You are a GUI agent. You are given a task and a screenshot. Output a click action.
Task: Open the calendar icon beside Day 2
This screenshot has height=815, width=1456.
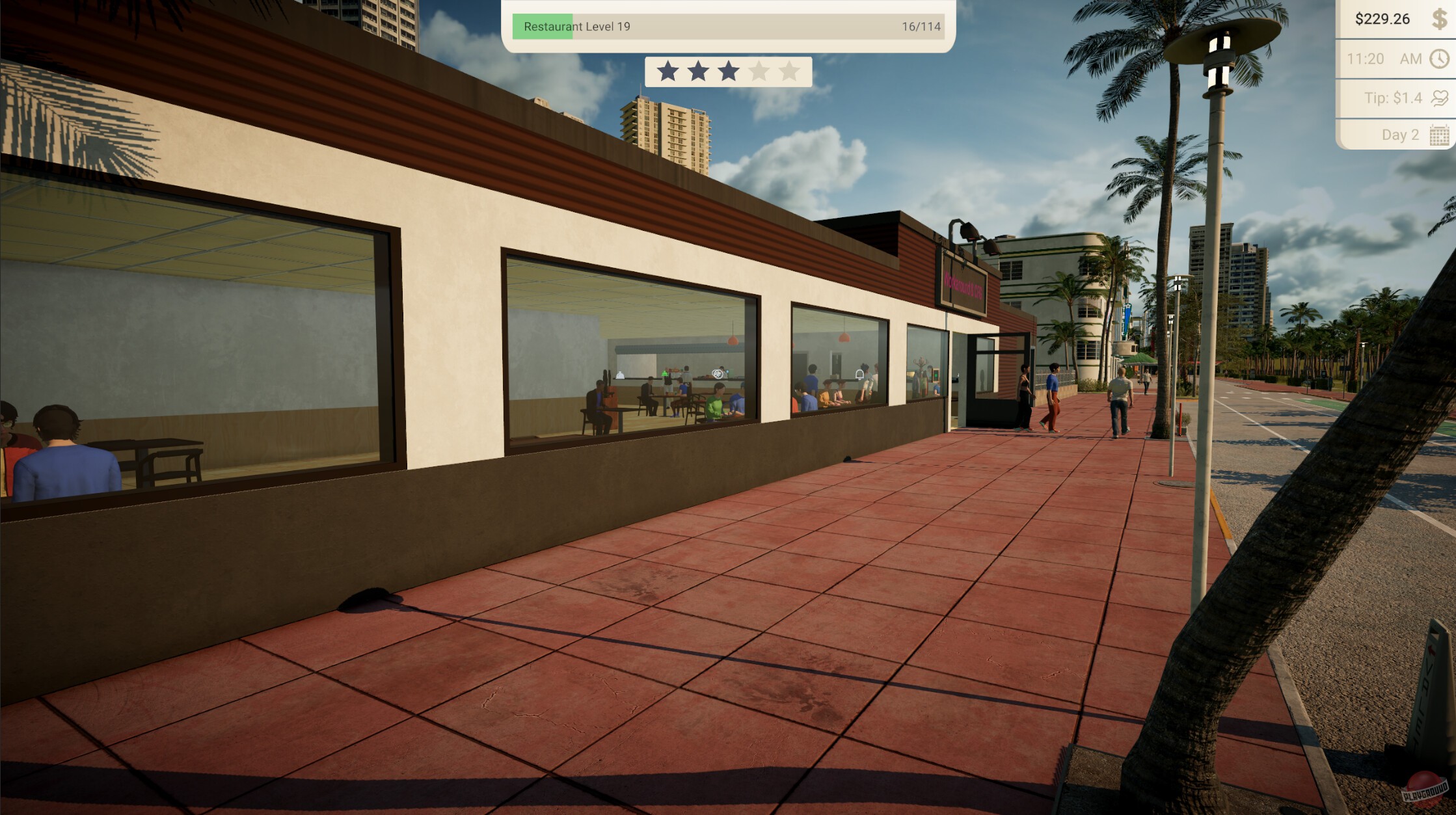point(1438,135)
